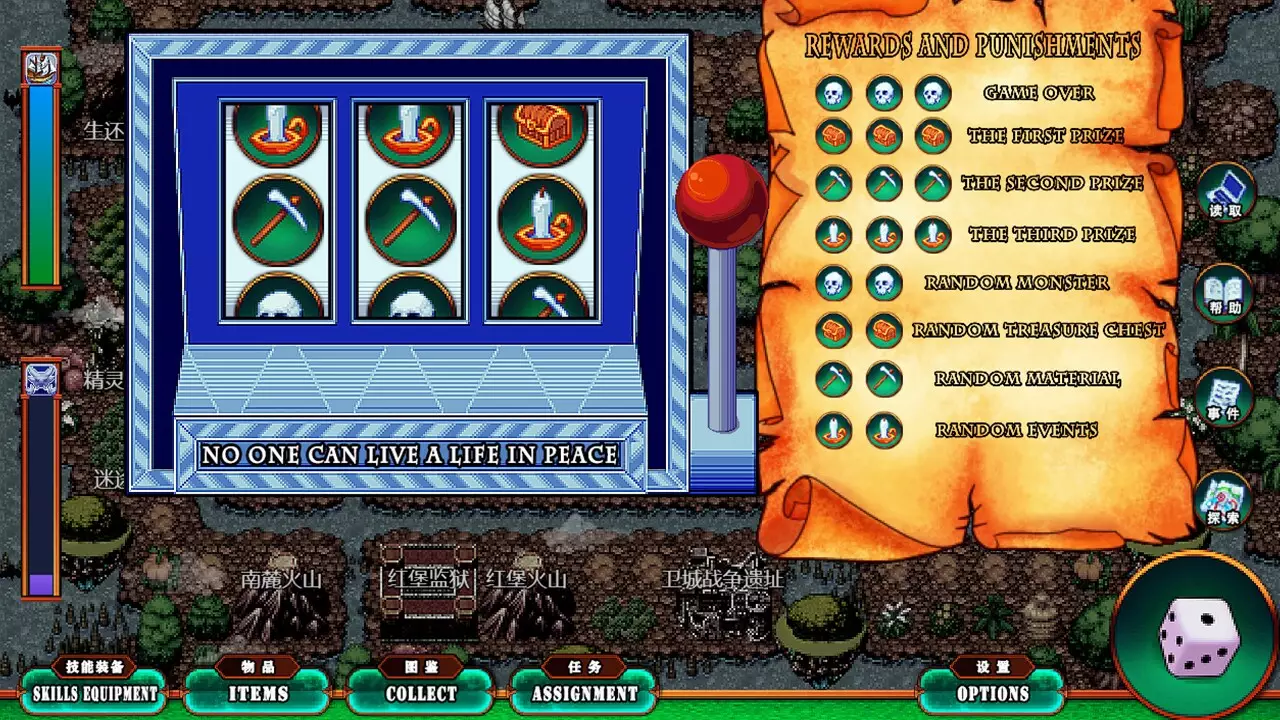Open the Items menu
The width and height of the screenshot is (1280, 720).
(258, 692)
